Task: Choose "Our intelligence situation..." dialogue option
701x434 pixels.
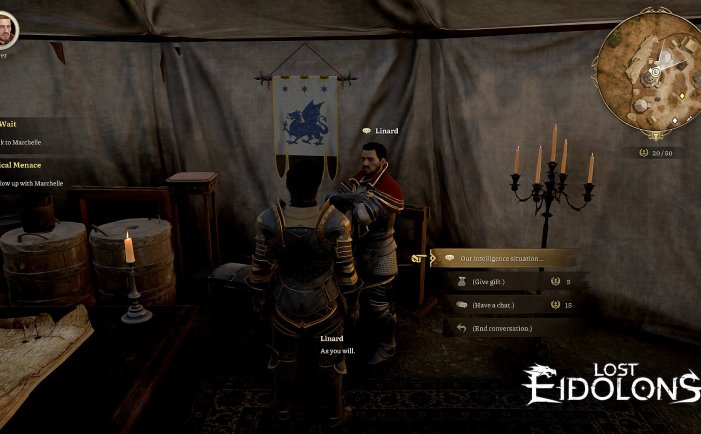Action: pyautogui.click(x=502, y=258)
